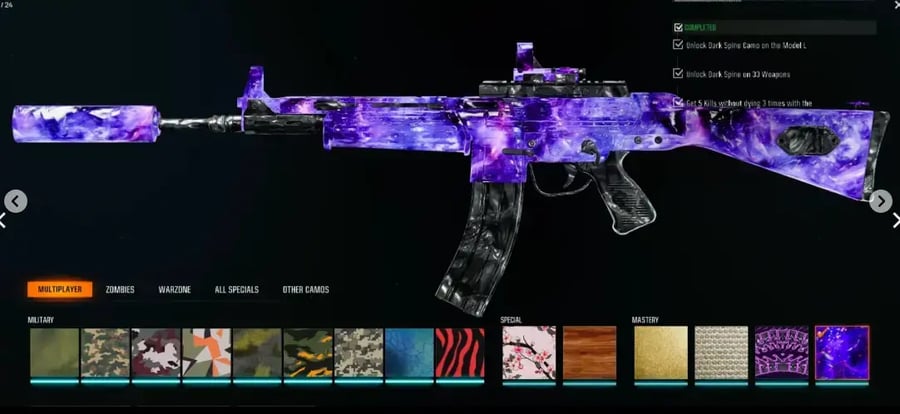Choose the red tiger stripe camo

pyautogui.click(x=460, y=352)
